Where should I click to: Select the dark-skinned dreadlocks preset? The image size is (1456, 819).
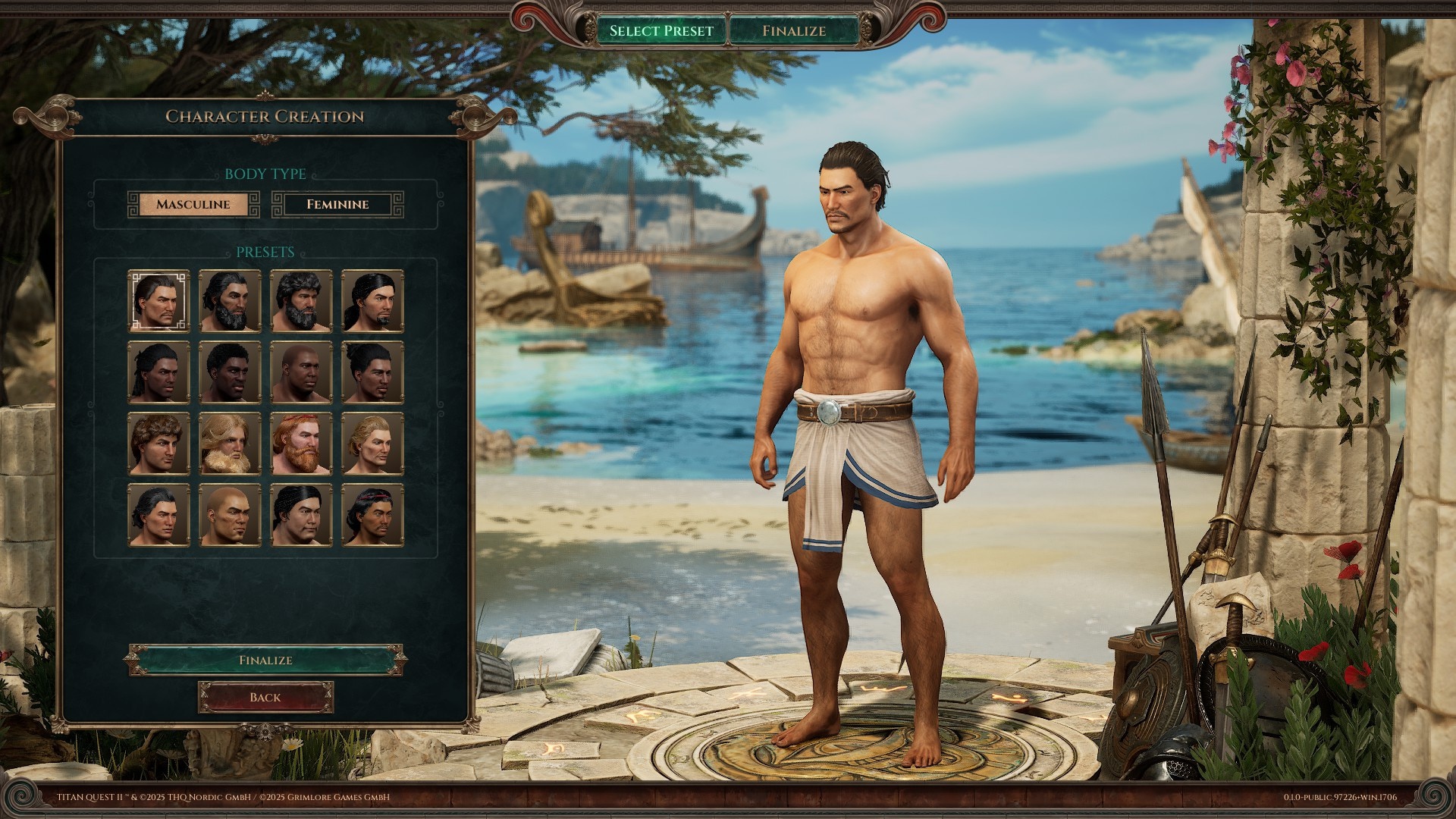(158, 372)
